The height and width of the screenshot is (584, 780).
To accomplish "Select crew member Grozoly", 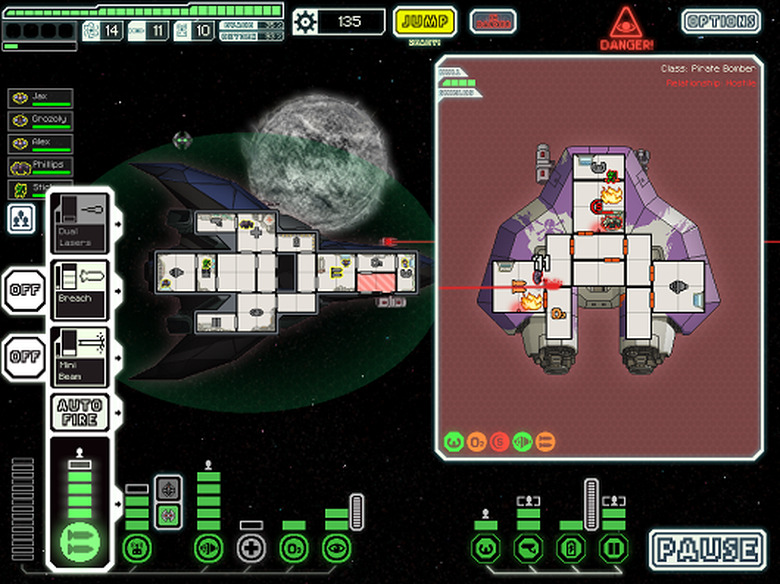I will click(41, 120).
